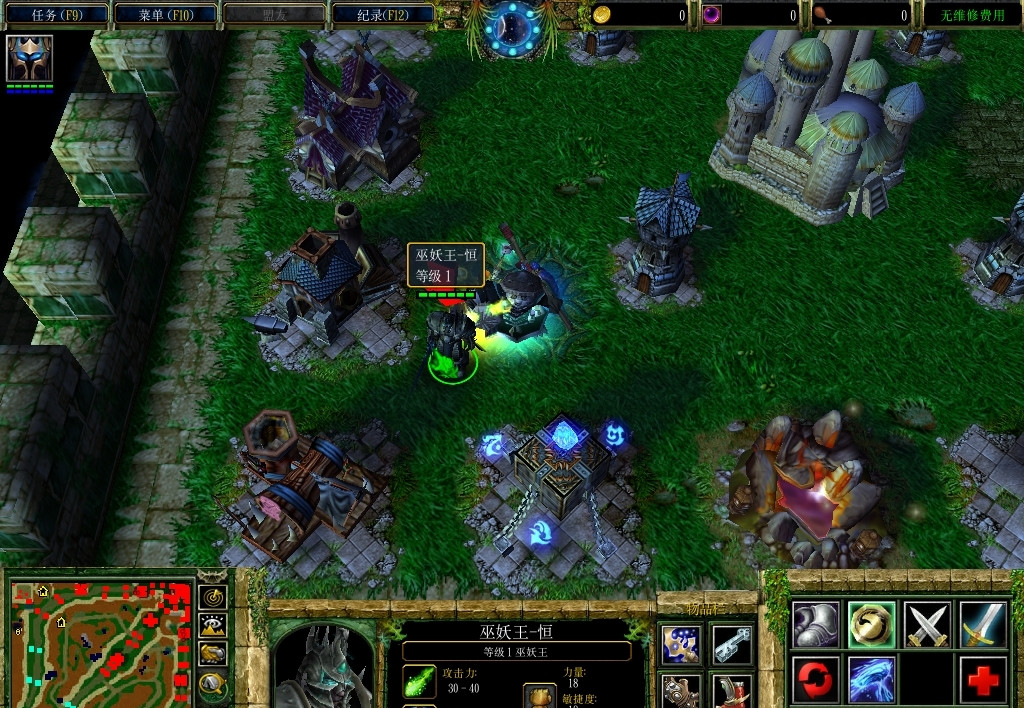Choose the crossed swords attack command
This screenshot has height=708, width=1024.
pos(927,625)
